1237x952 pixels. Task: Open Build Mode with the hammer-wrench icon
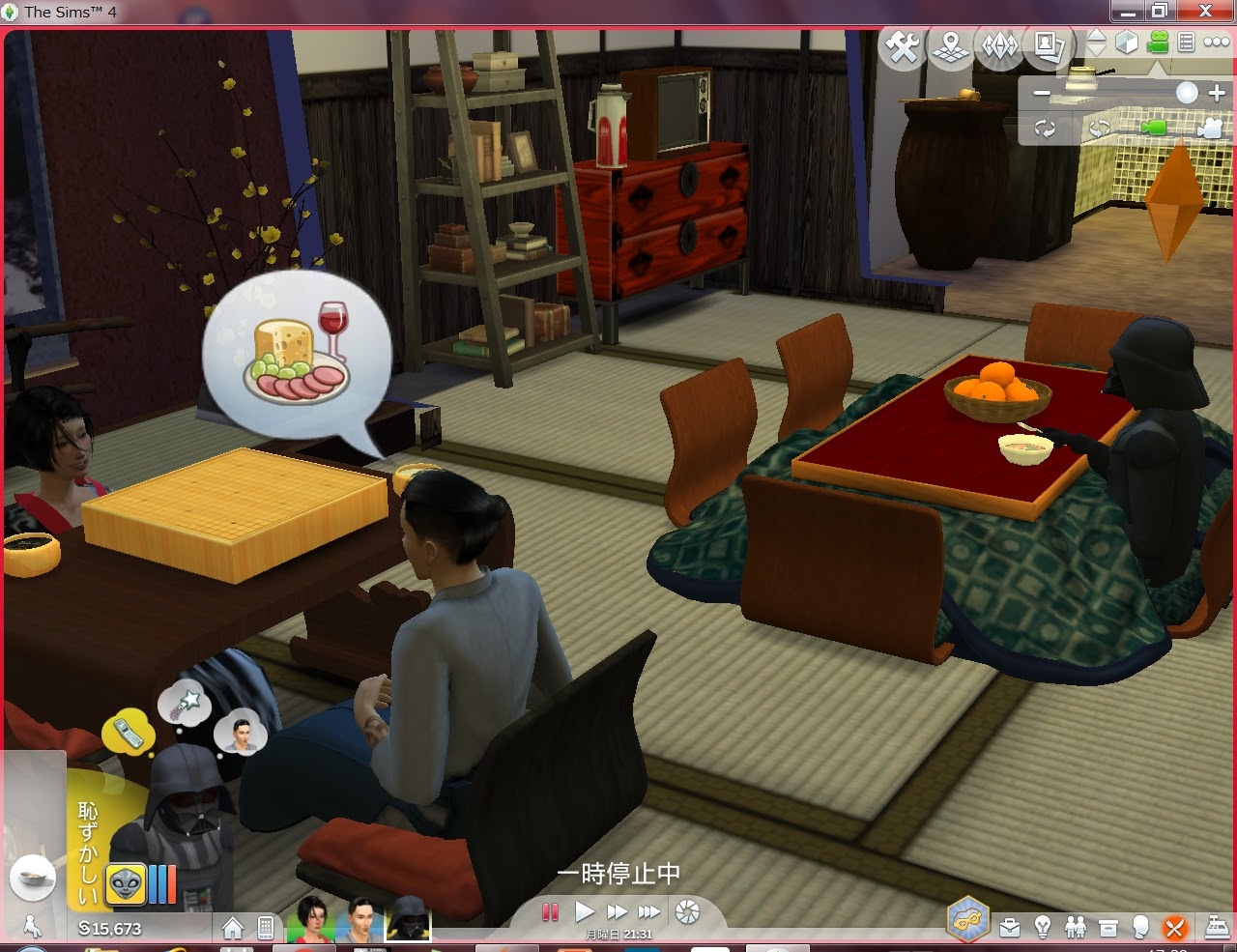904,47
